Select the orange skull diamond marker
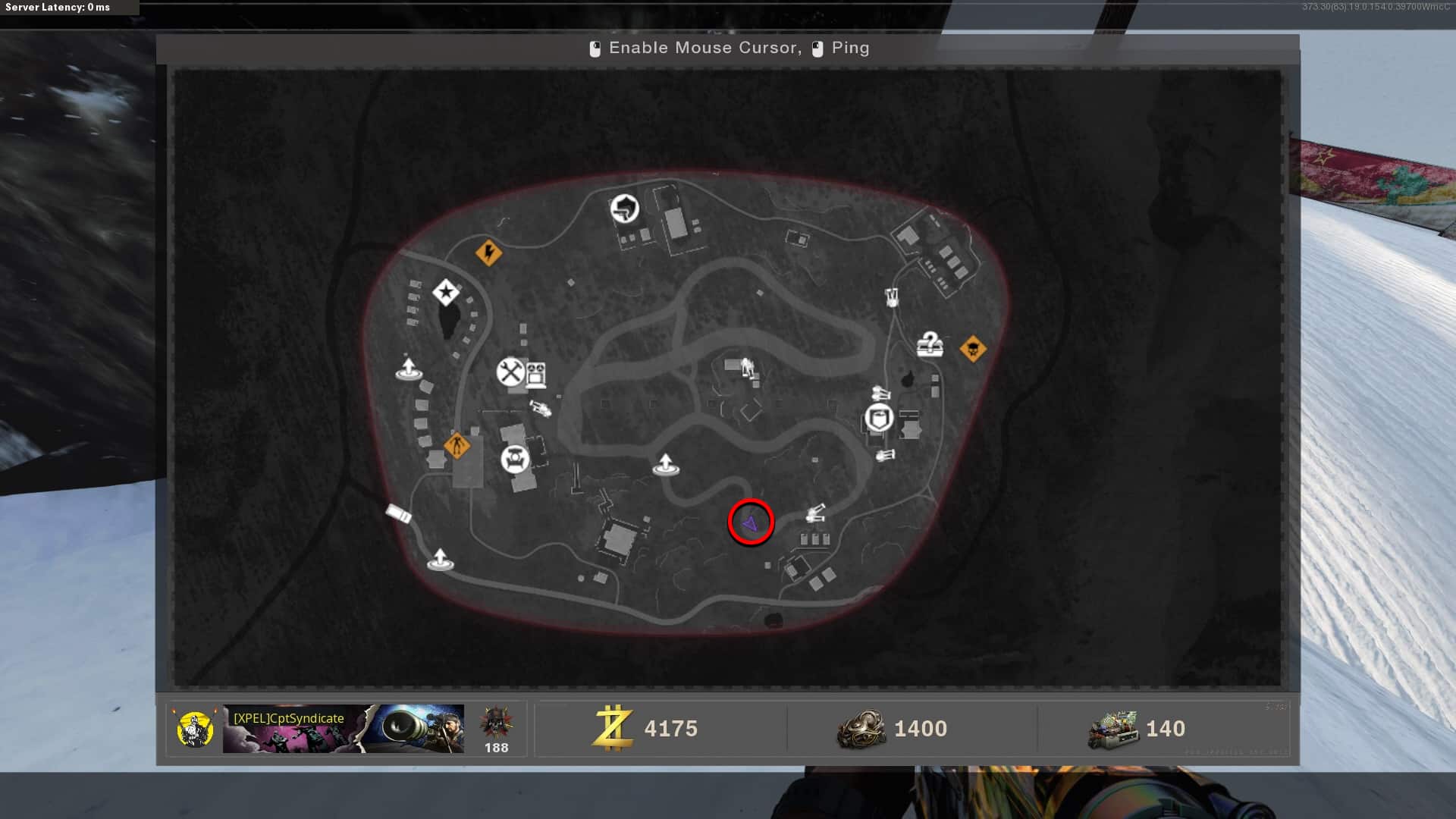The width and height of the screenshot is (1456, 819). pos(973,349)
